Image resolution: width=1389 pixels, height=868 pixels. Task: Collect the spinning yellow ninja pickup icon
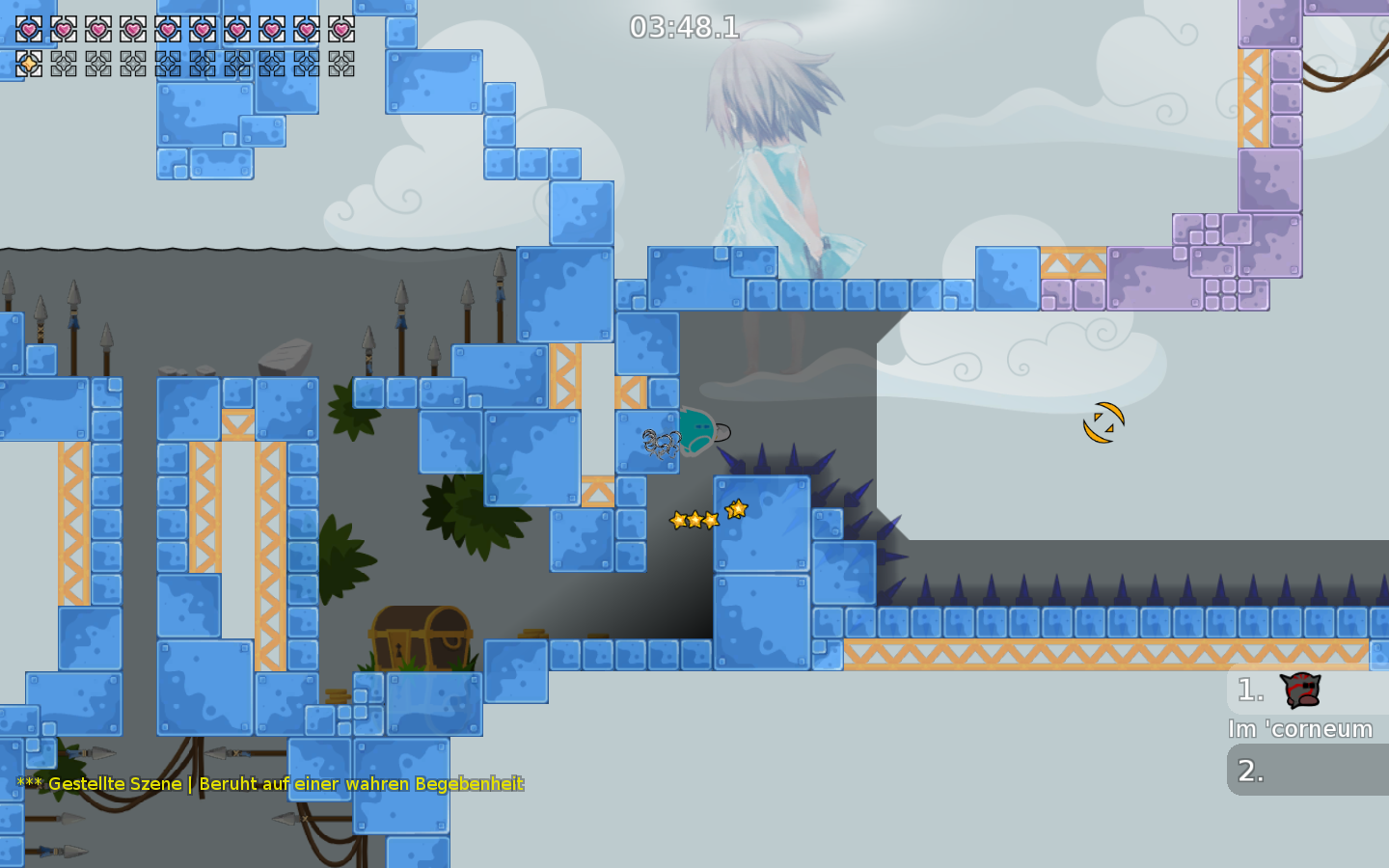tap(1103, 421)
